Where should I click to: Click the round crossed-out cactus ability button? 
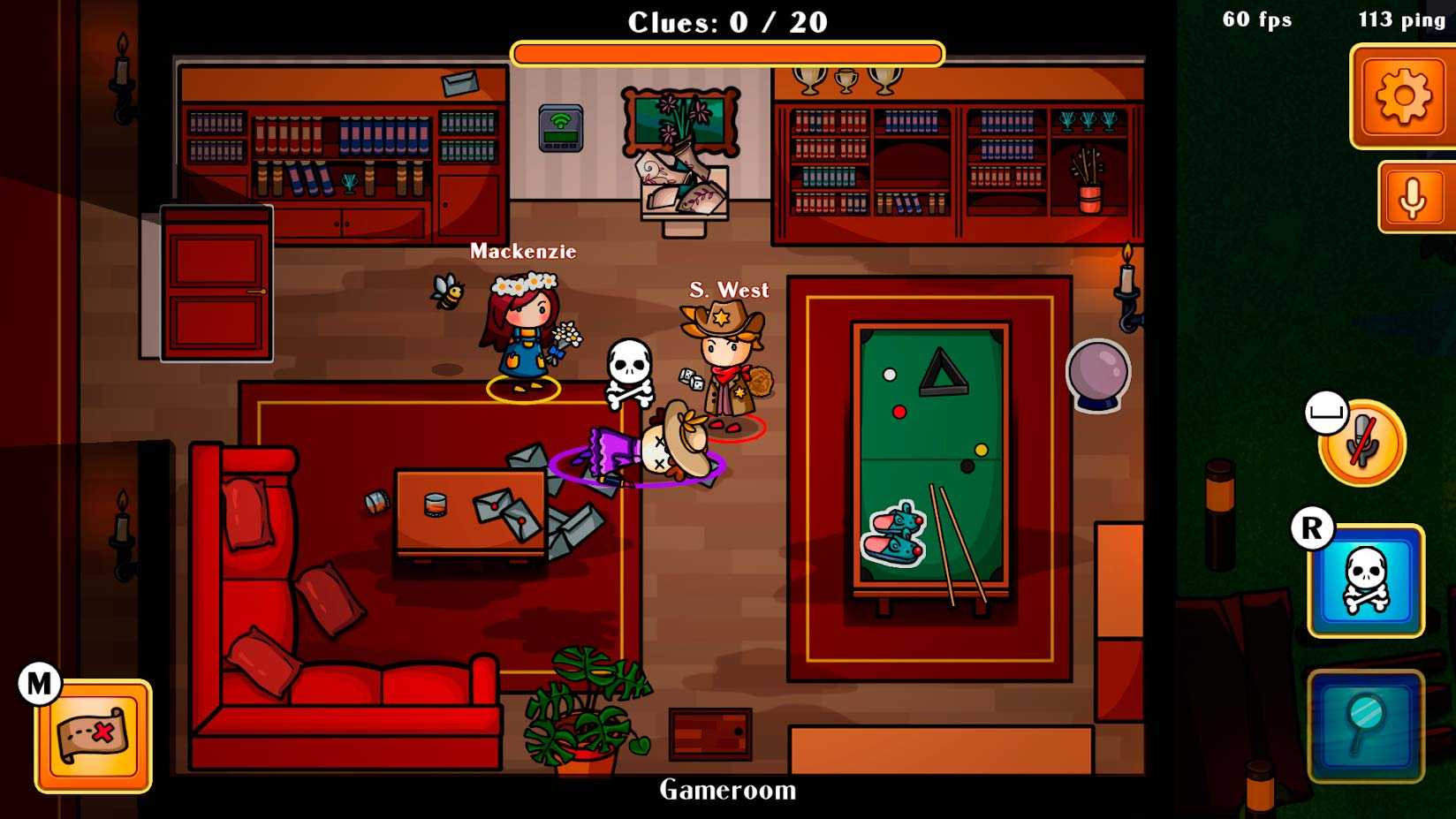pos(1361,443)
